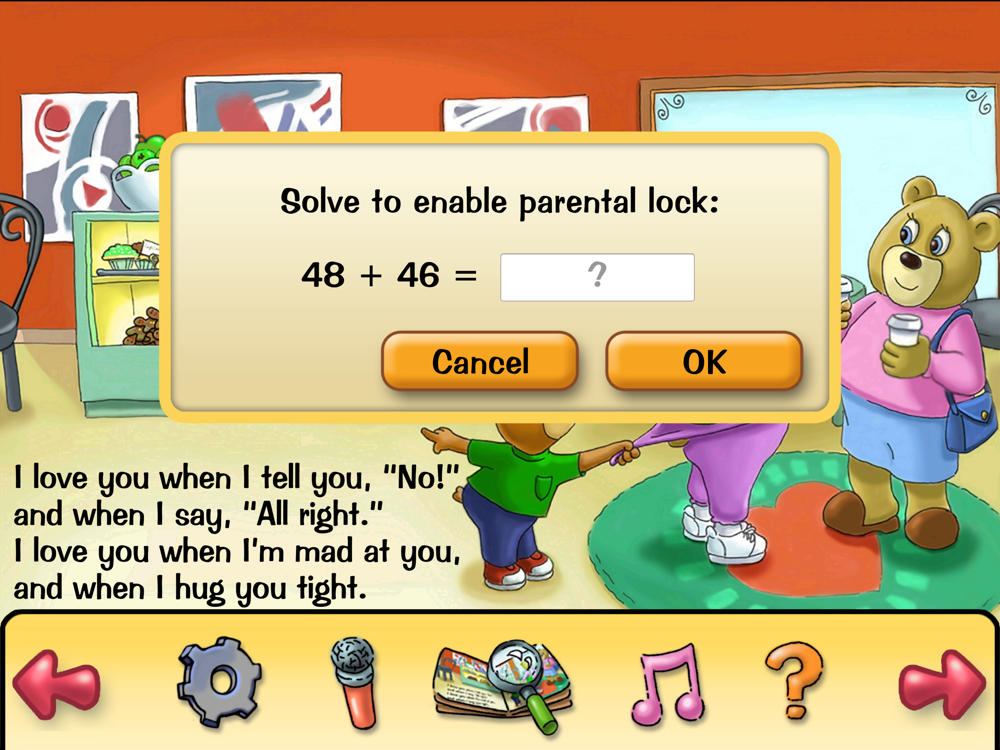The width and height of the screenshot is (1000, 750).
Task: Show help with the question mark
Action: (795, 680)
